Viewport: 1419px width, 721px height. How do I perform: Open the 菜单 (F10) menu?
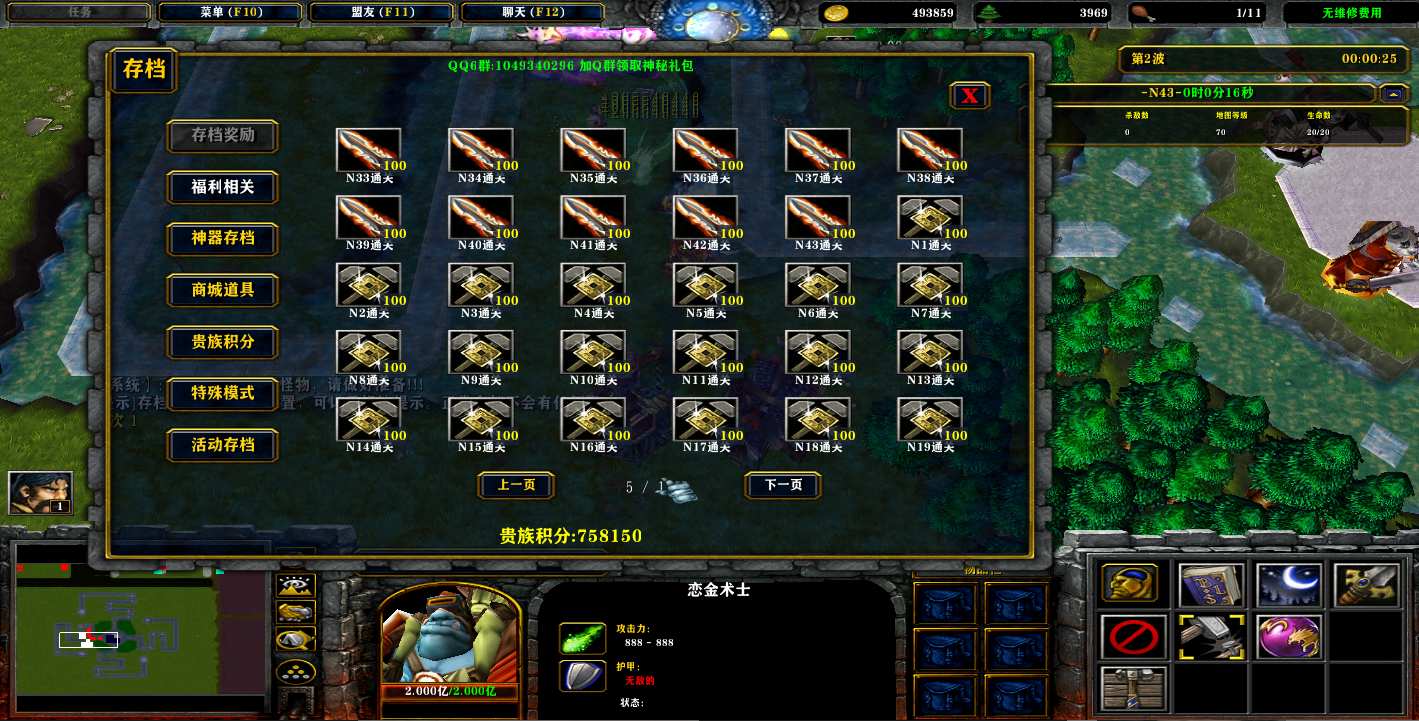pyautogui.click(x=230, y=13)
